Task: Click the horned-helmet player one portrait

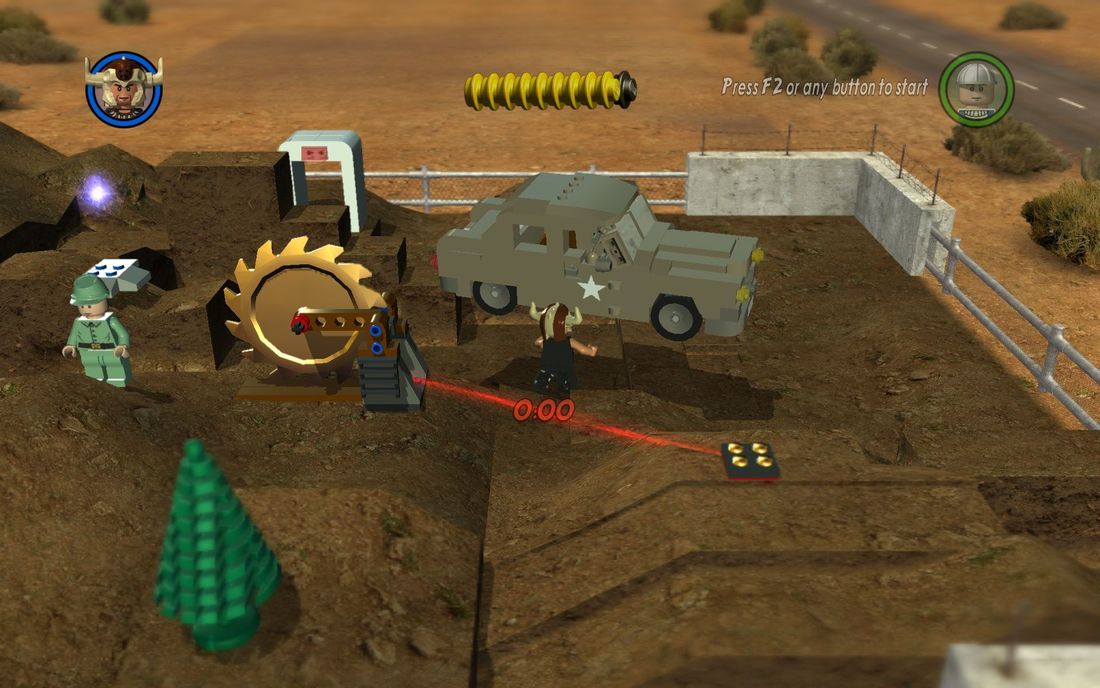Action: (x=123, y=89)
